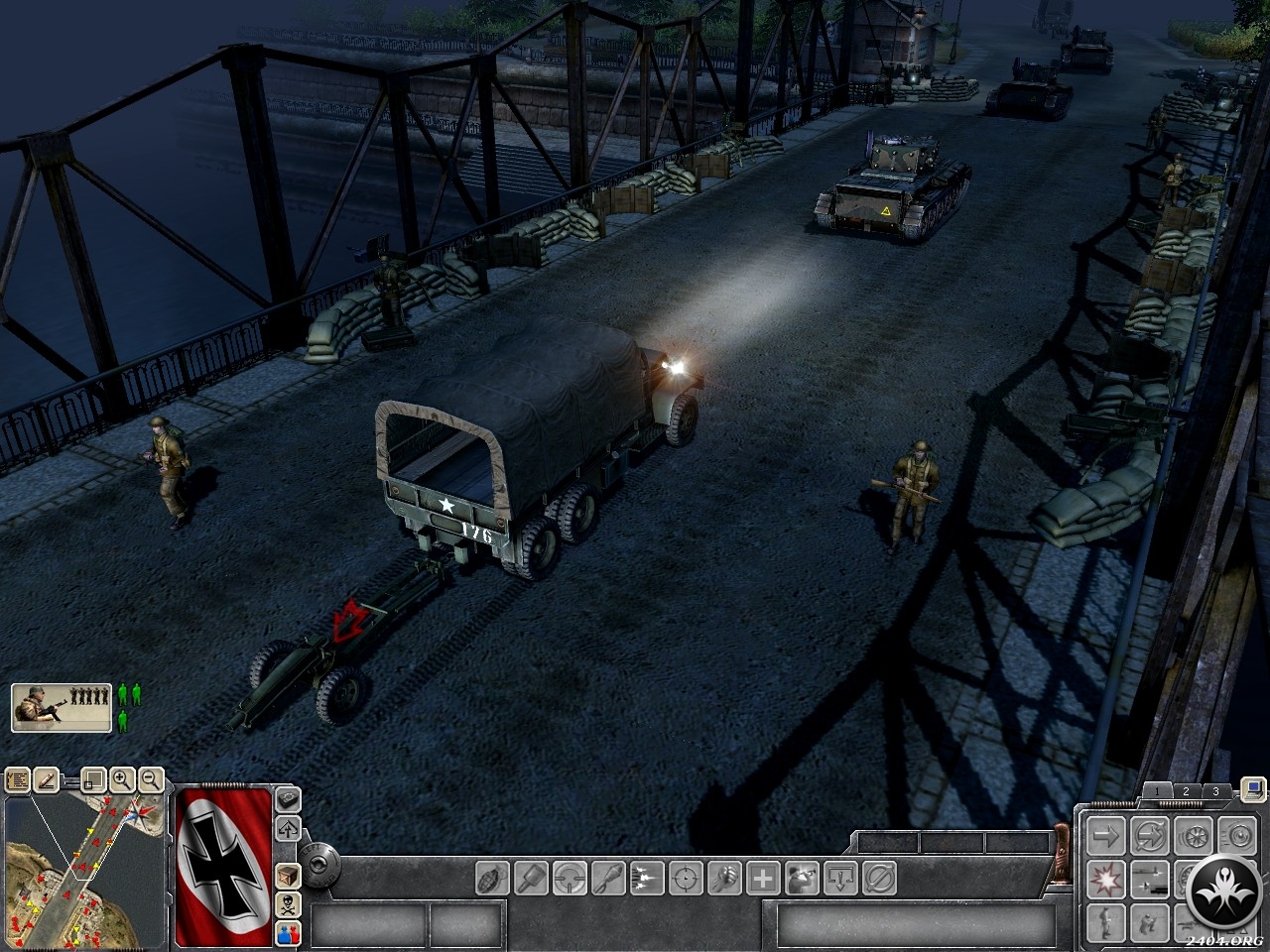The width and height of the screenshot is (1270, 952).
Task: Open the computer menu icon
Action: [x=1253, y=789]
